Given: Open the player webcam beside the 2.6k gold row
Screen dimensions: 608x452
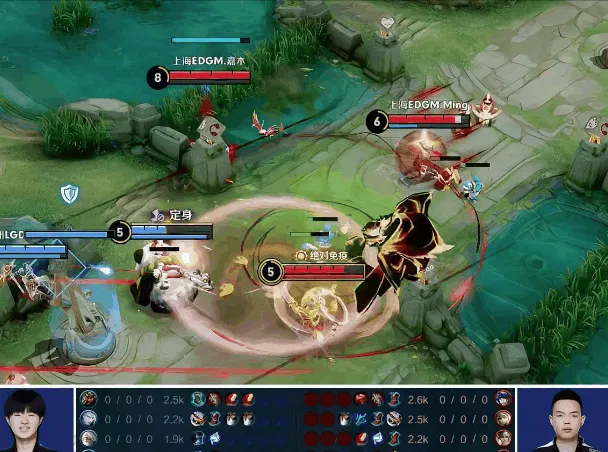Looking at the screenshot, I should pos(566,420).
